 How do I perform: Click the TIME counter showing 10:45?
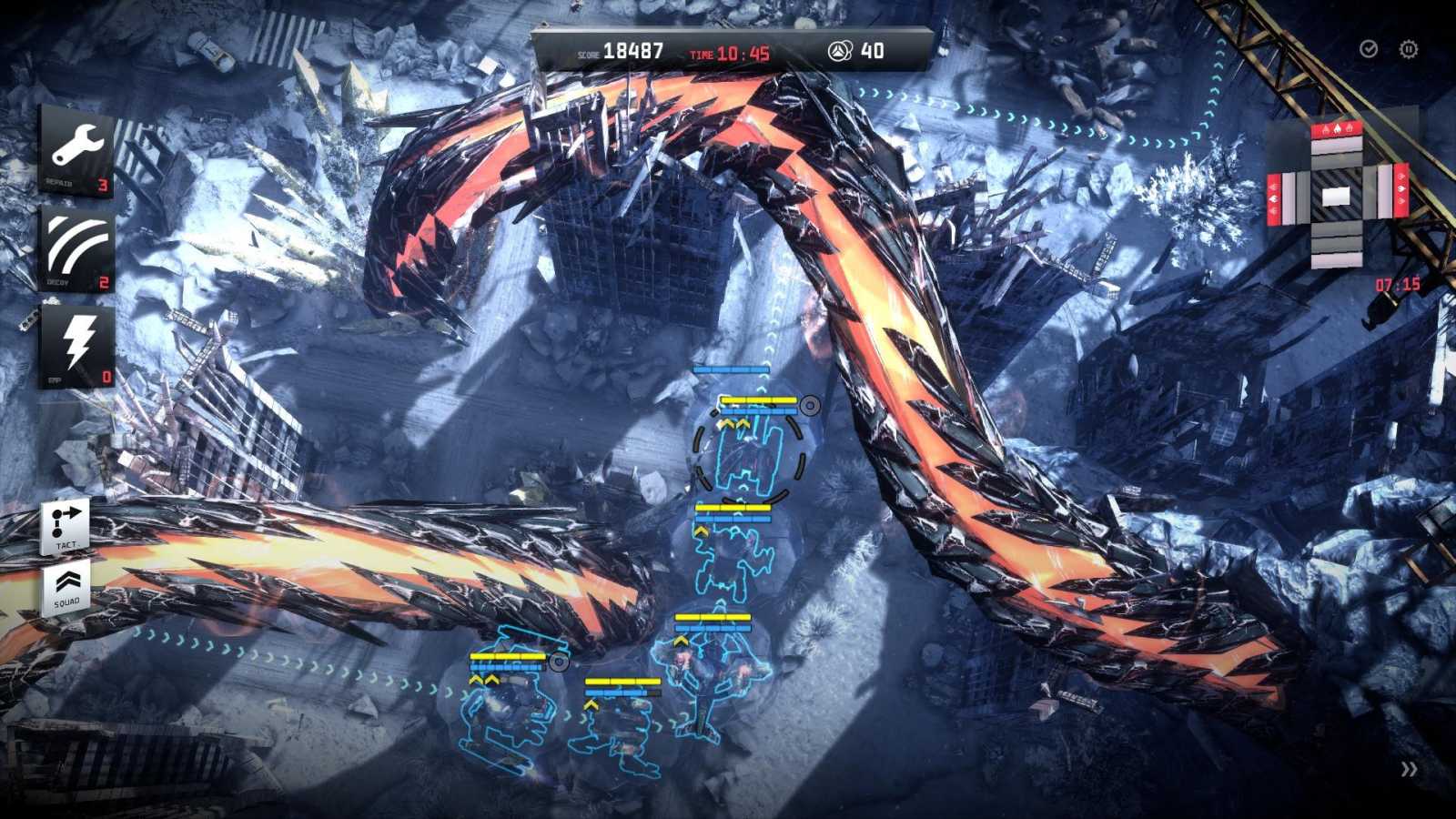tap(743, 53)
